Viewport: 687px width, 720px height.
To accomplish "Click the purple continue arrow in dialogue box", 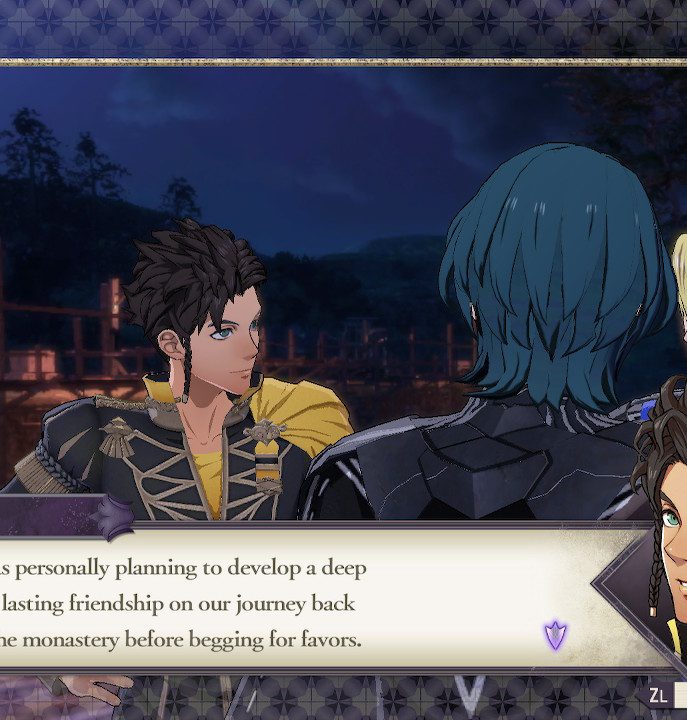I will [555, 634].
